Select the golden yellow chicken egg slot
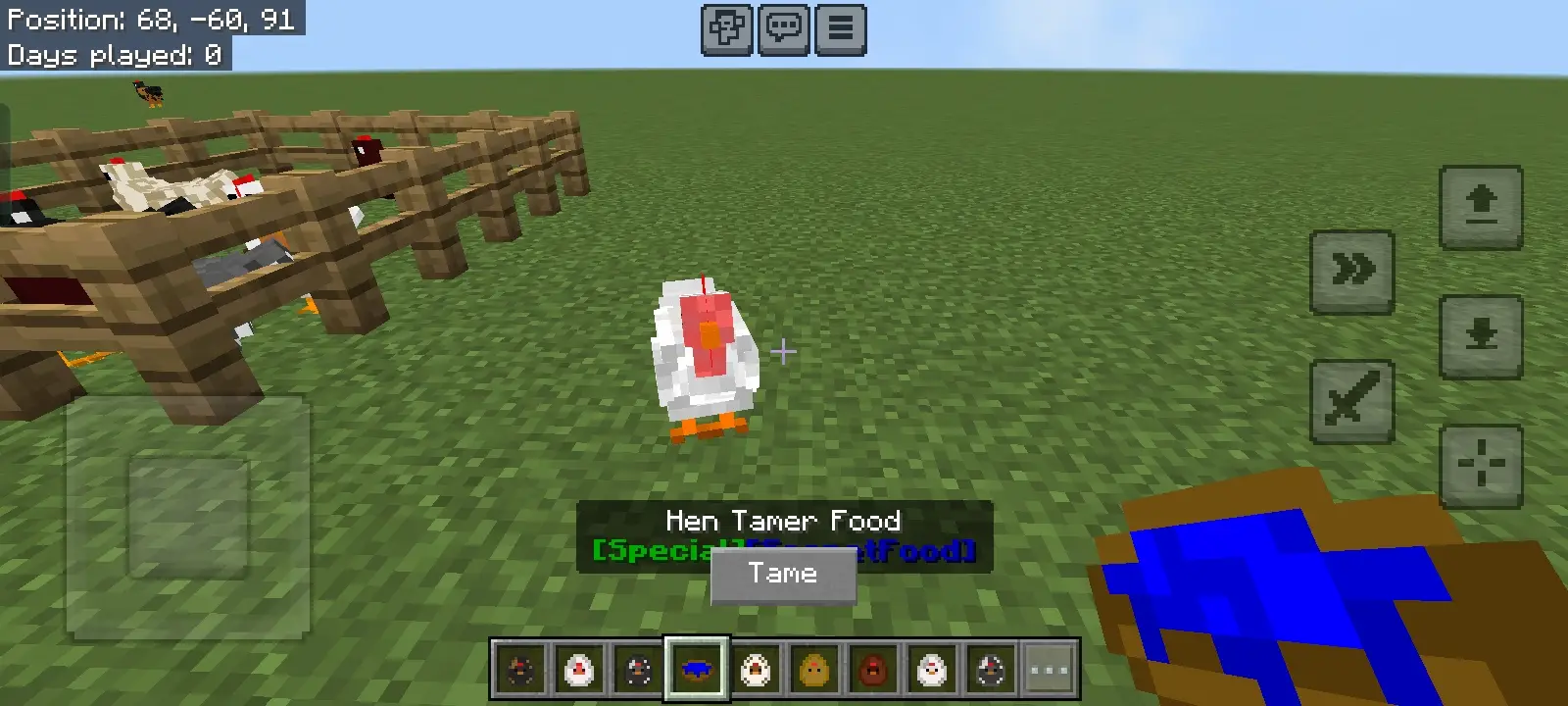The height and width of the screenshot is (706, 1568). click(x=814, y=670)
